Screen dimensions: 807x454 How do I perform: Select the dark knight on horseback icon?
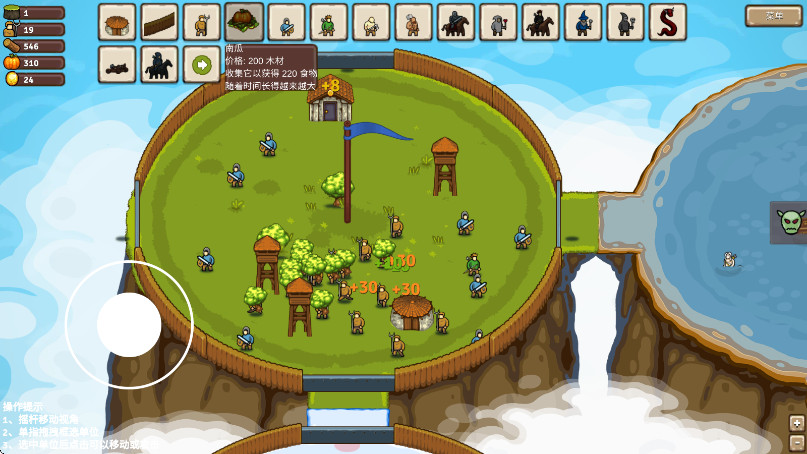click(x=456, y=22)
